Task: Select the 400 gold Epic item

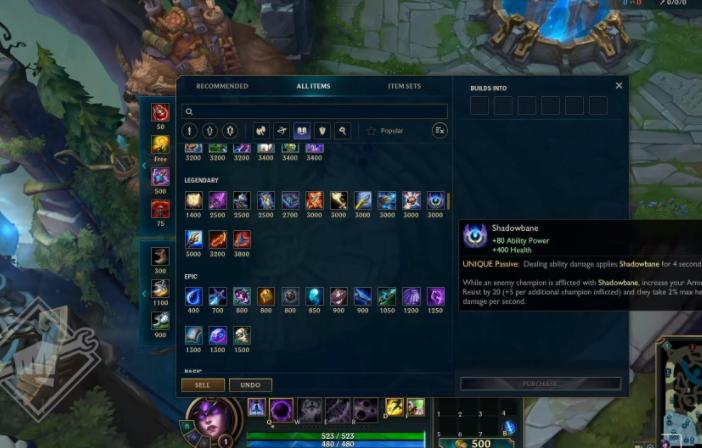Action: point(193,297)
